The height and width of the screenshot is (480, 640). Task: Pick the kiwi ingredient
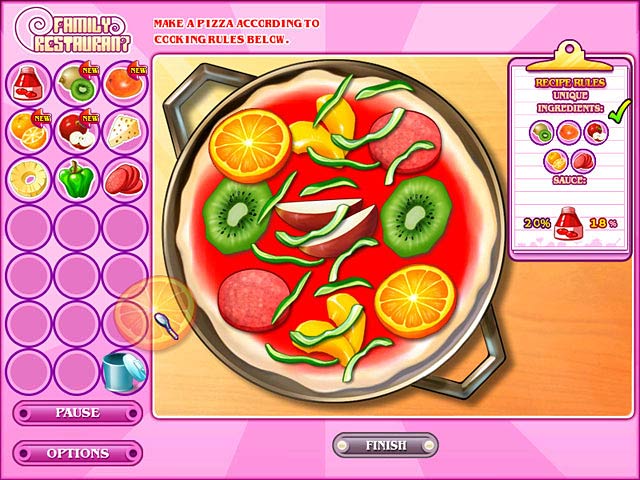click(76, 82)
